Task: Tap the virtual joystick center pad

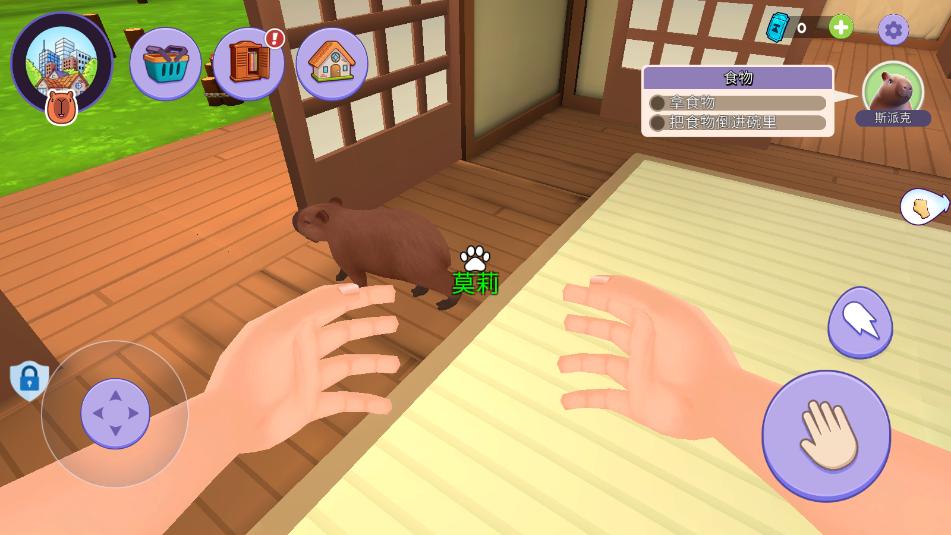Action: [115, 414]
